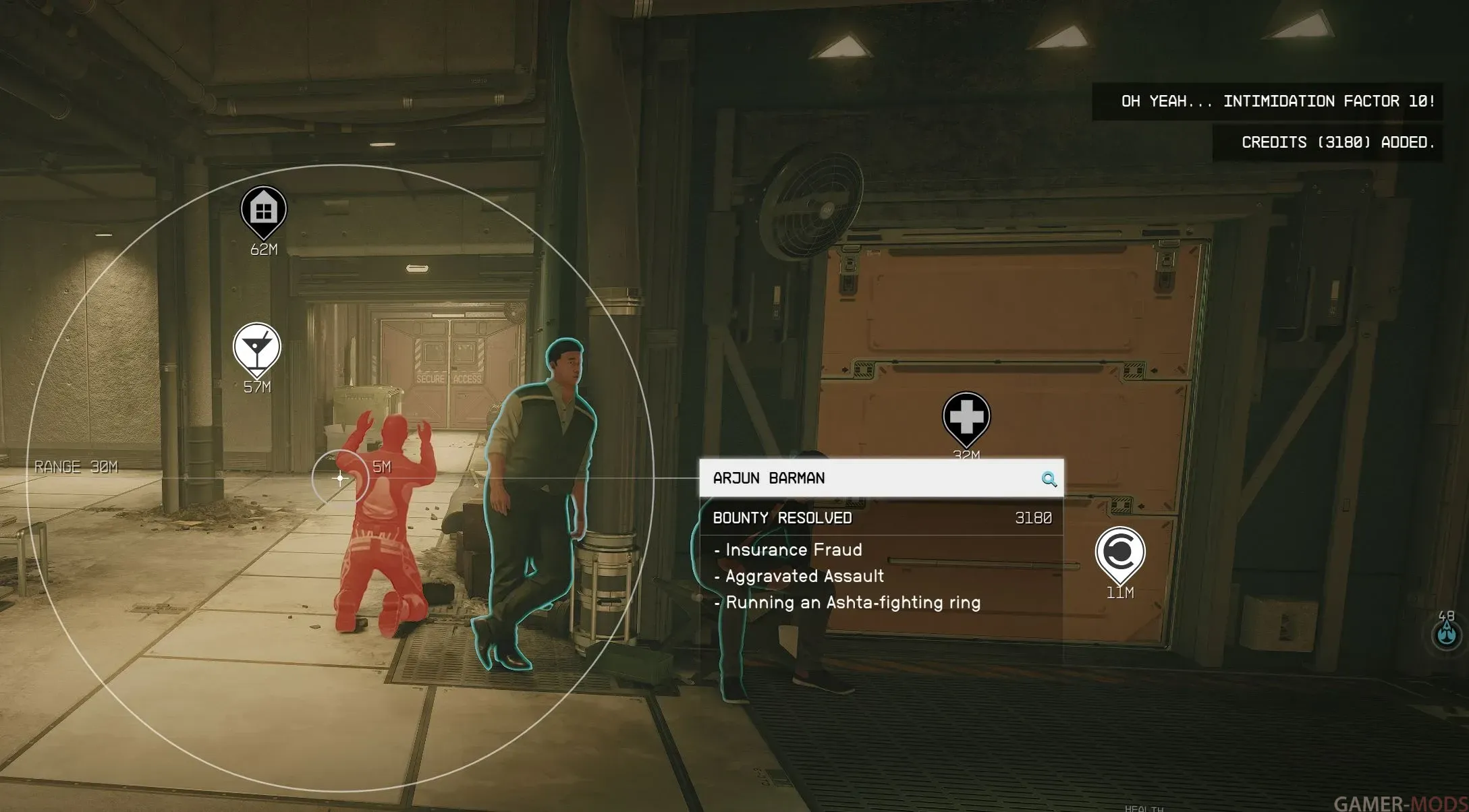1469x812 pixels.
Task: Select the Arjun Barman name panel
Action: [x=870, y=478]
